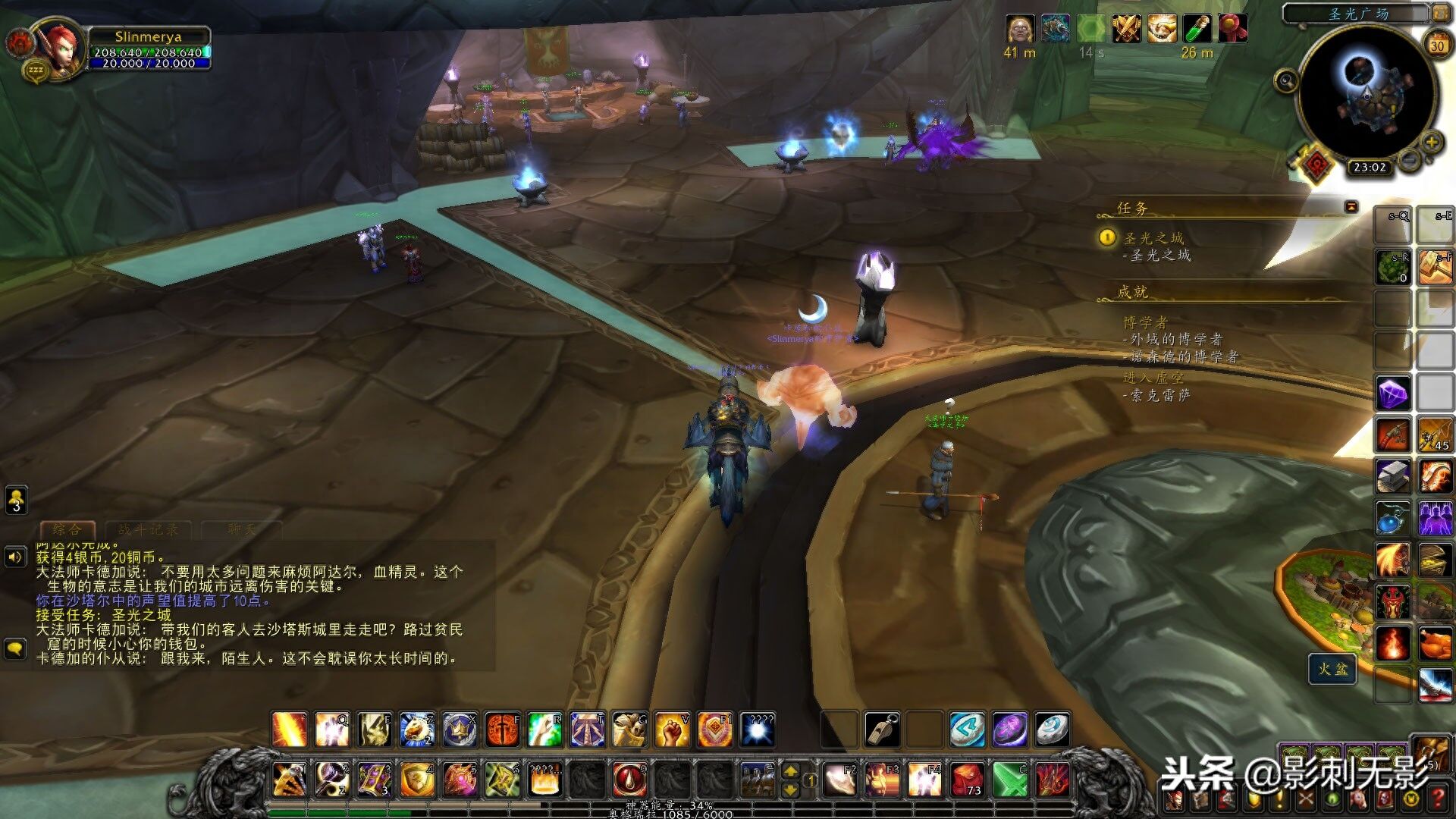Click the green potion buff icon
1456x819 pixels.
coord(1197,29)
